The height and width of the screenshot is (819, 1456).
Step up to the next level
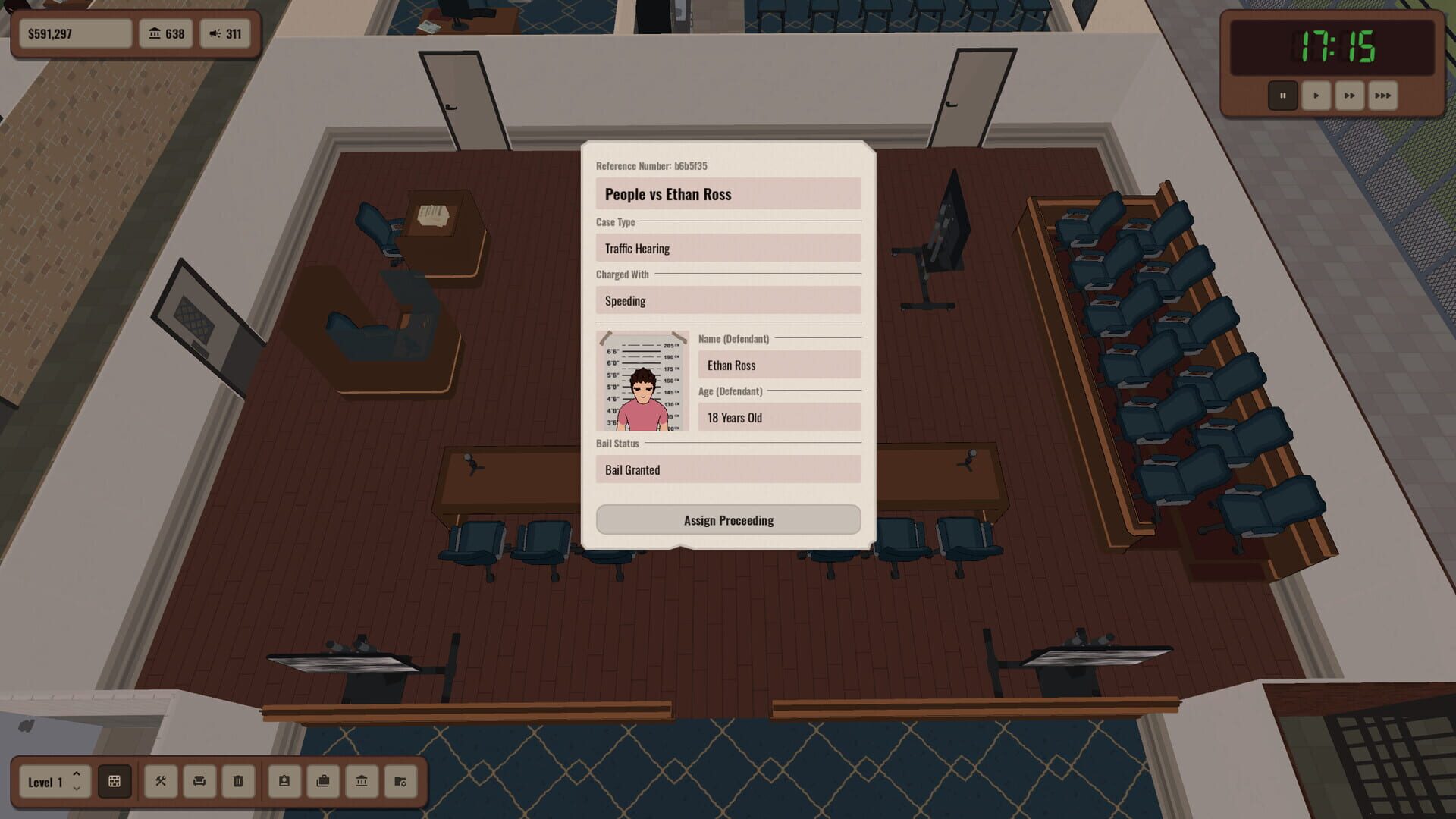coord(76,773)
